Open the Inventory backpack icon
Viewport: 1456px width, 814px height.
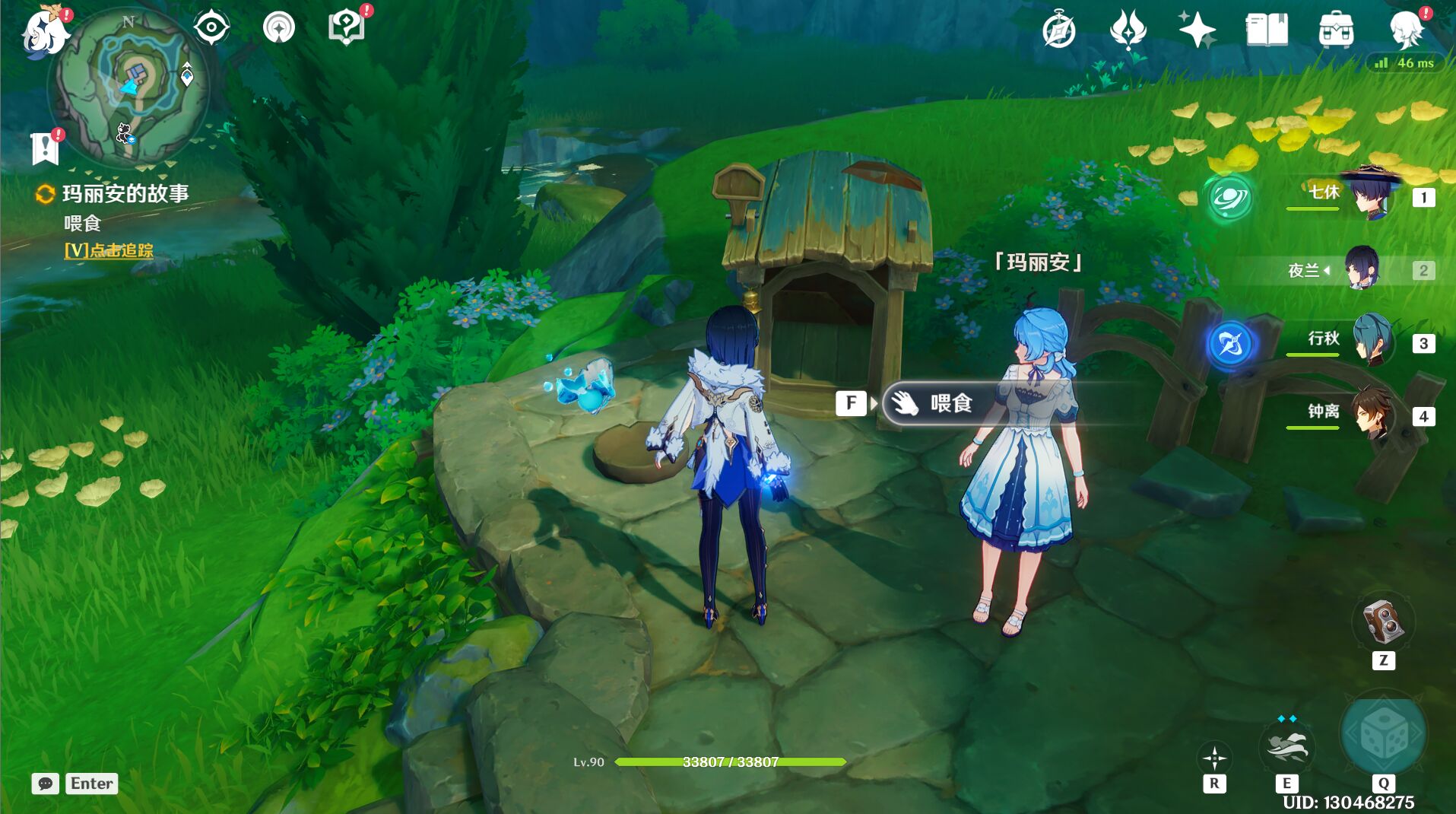pyautogui.click(x=1337, y=29)
